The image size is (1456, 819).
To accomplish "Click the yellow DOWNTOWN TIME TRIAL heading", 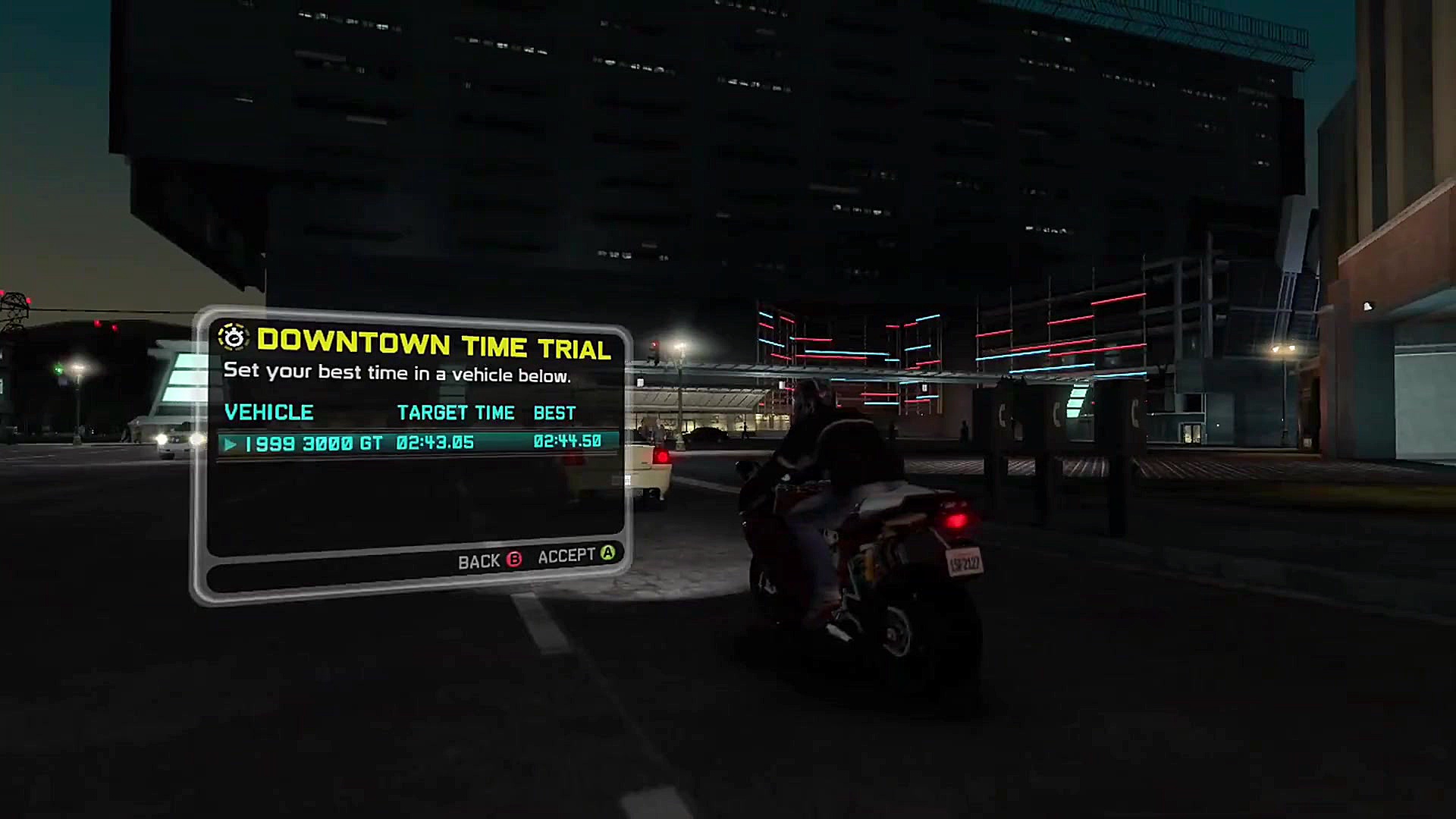I will click(435, 347).
